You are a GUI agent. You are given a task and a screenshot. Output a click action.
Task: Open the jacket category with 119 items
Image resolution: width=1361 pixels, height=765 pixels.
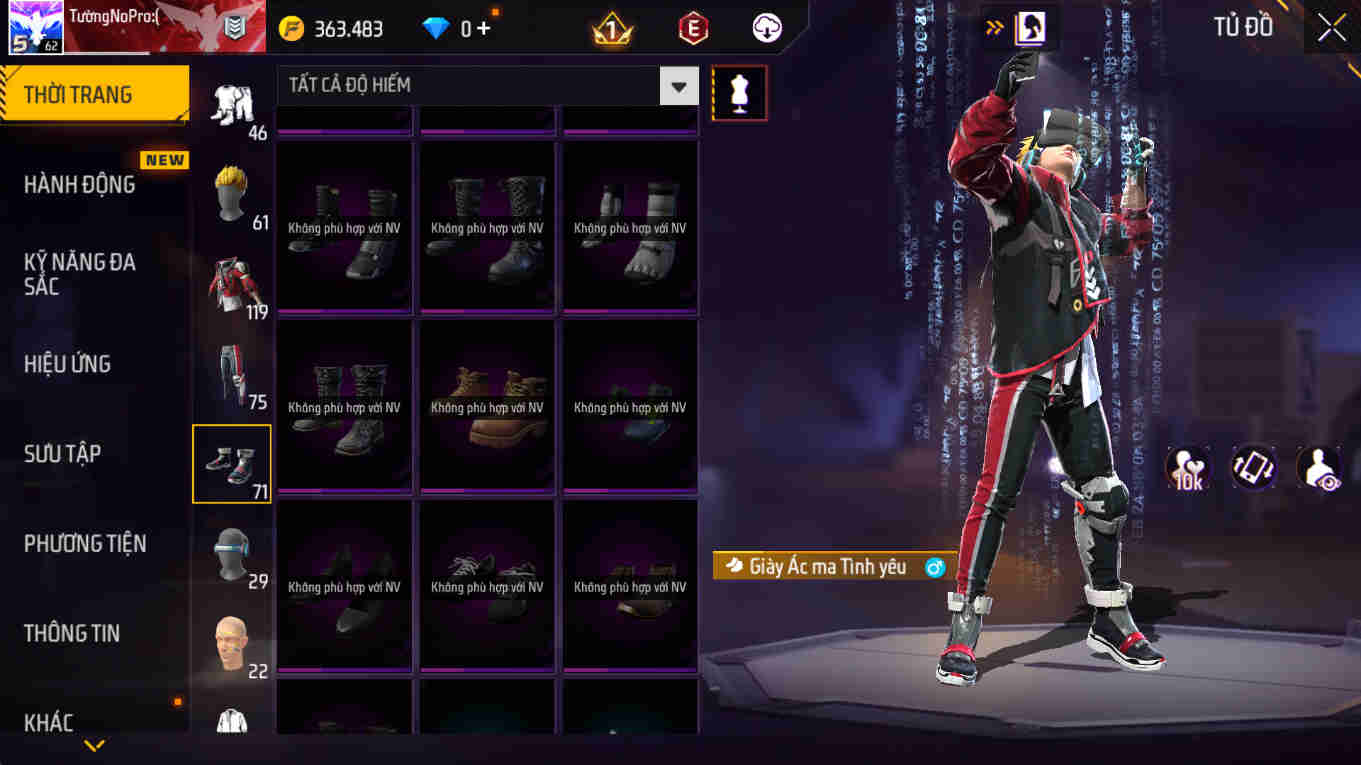pos(231,283)
